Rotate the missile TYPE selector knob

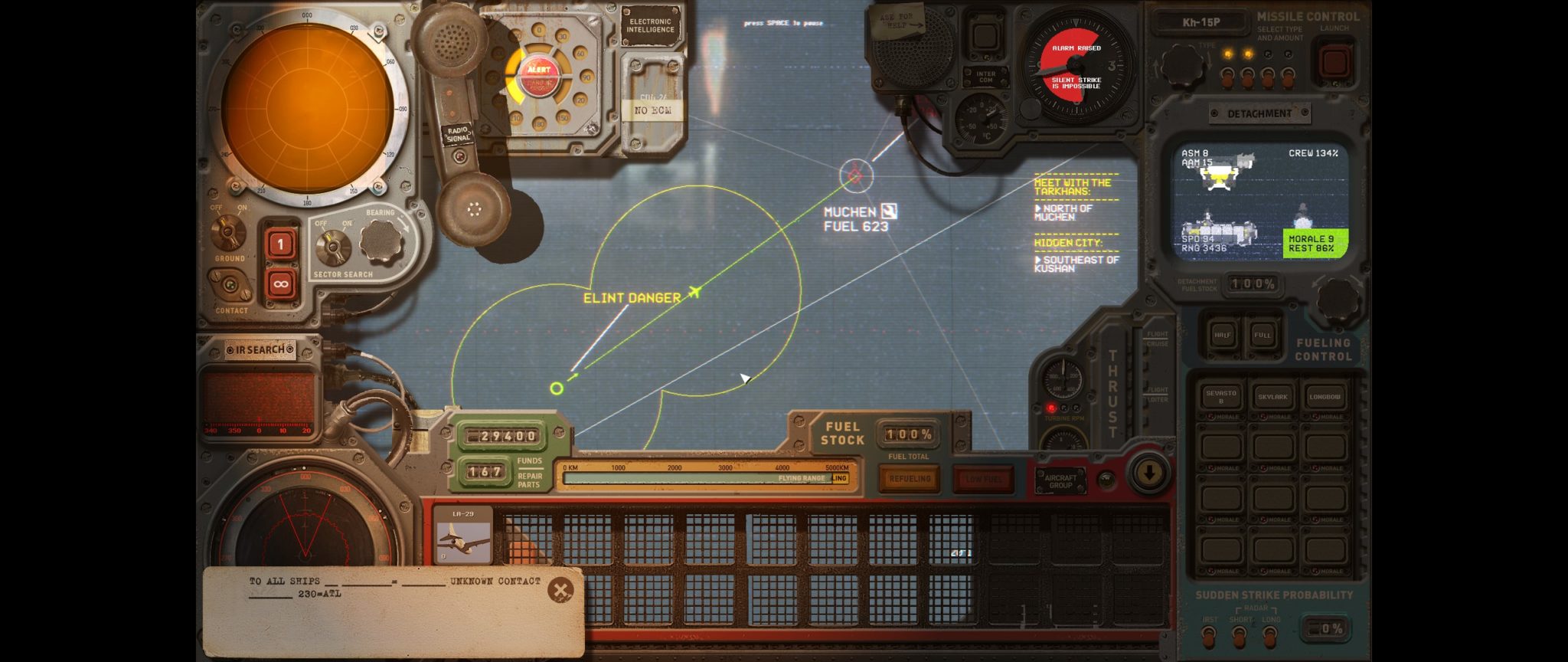[1184, 65]
